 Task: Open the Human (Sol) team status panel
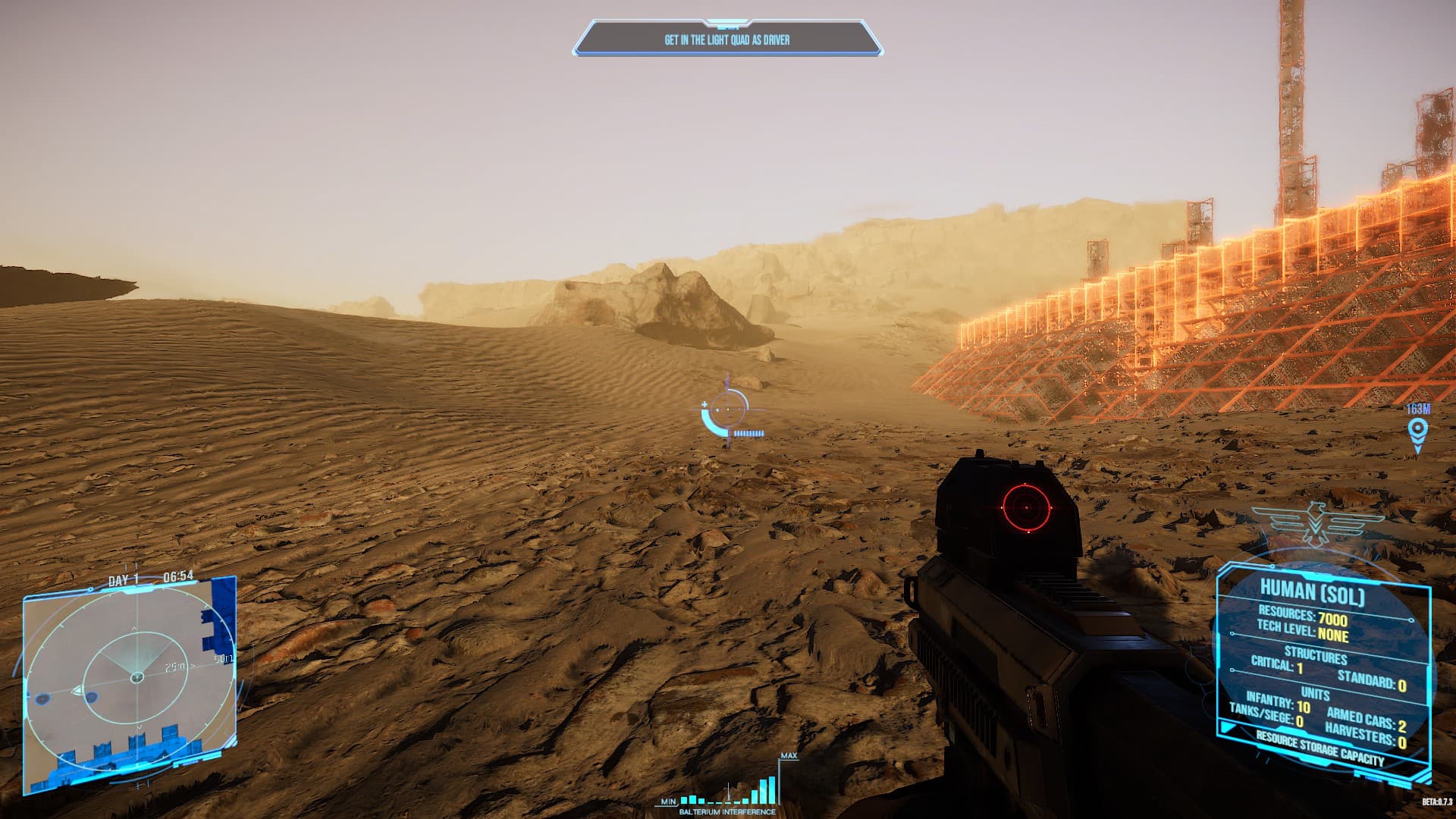tap(1323, 667)
